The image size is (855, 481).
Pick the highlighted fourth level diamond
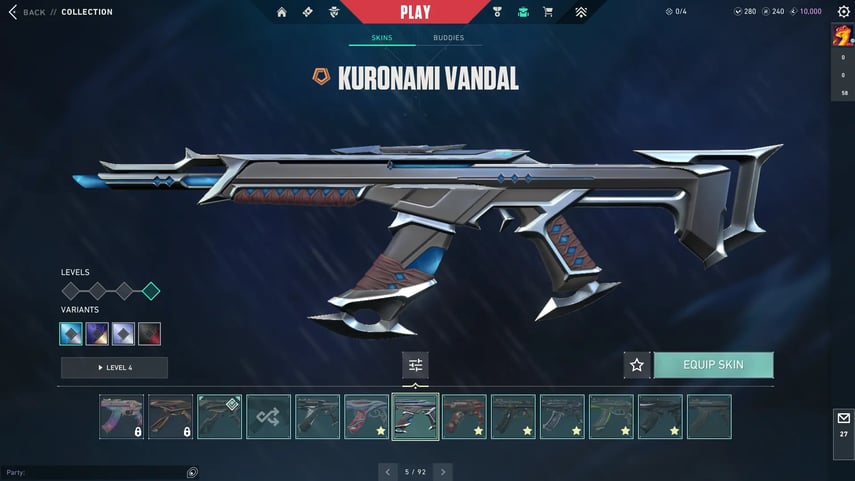tap(151, 291)
